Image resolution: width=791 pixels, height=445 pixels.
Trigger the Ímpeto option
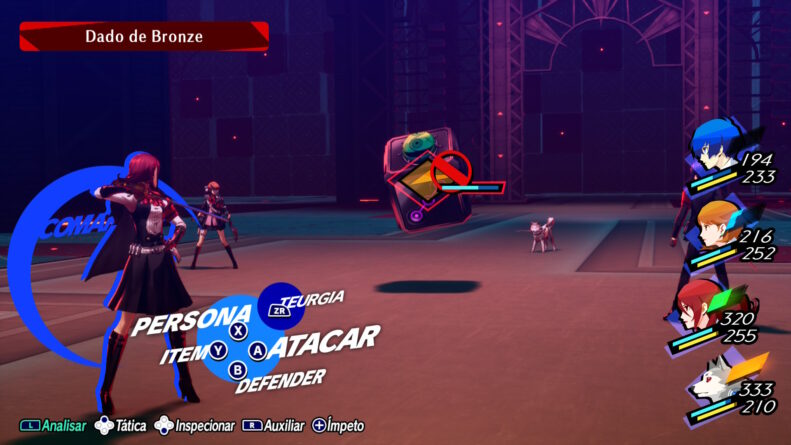coord(338,426)
